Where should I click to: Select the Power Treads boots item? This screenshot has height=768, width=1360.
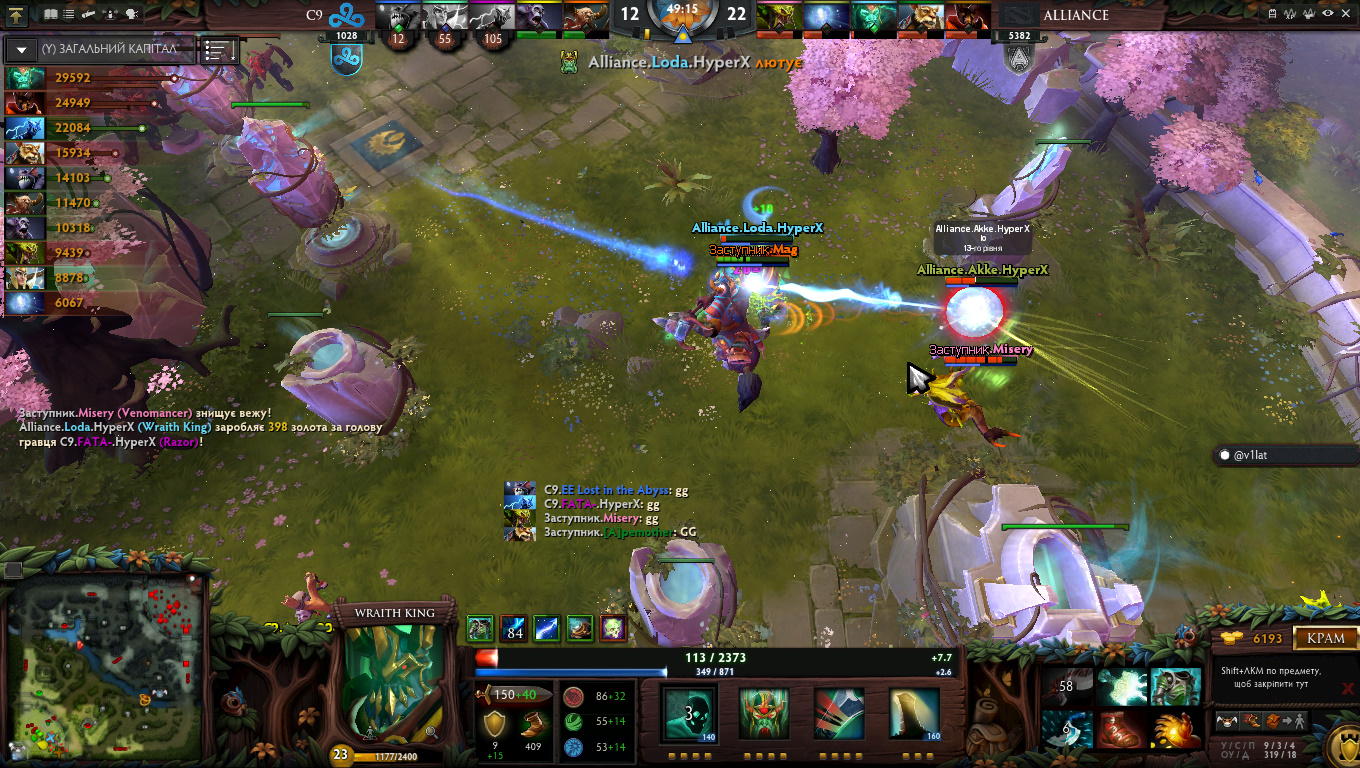[x=1121, y=730]
